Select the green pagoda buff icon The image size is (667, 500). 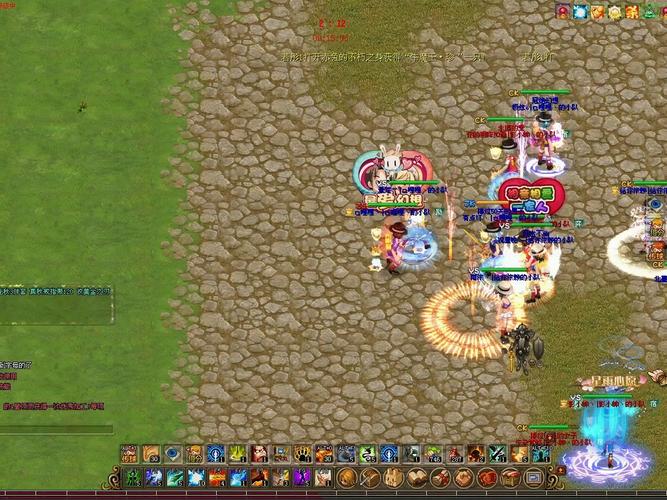(x=649, y=12)
